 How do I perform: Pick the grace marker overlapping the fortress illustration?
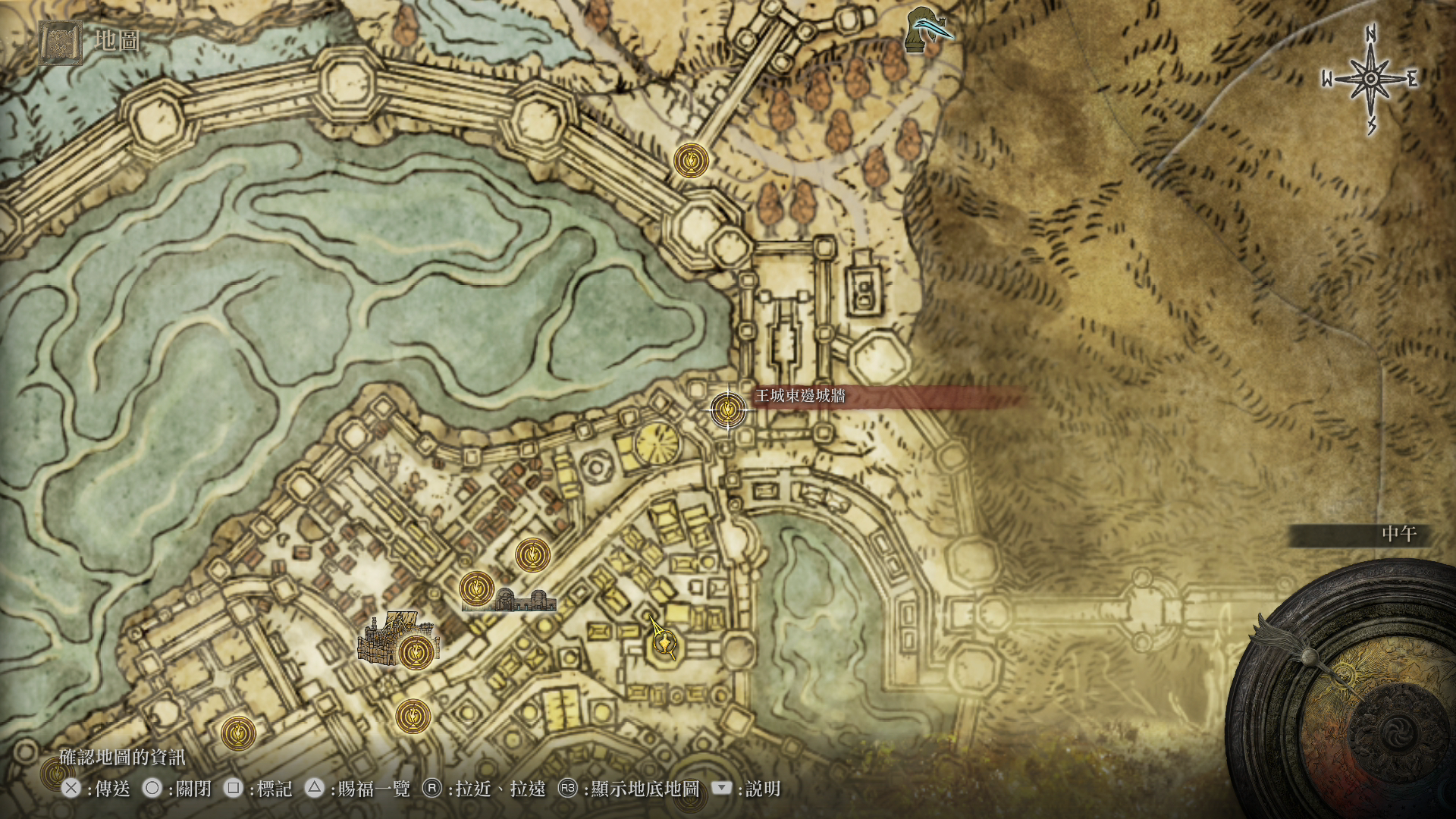416,651
